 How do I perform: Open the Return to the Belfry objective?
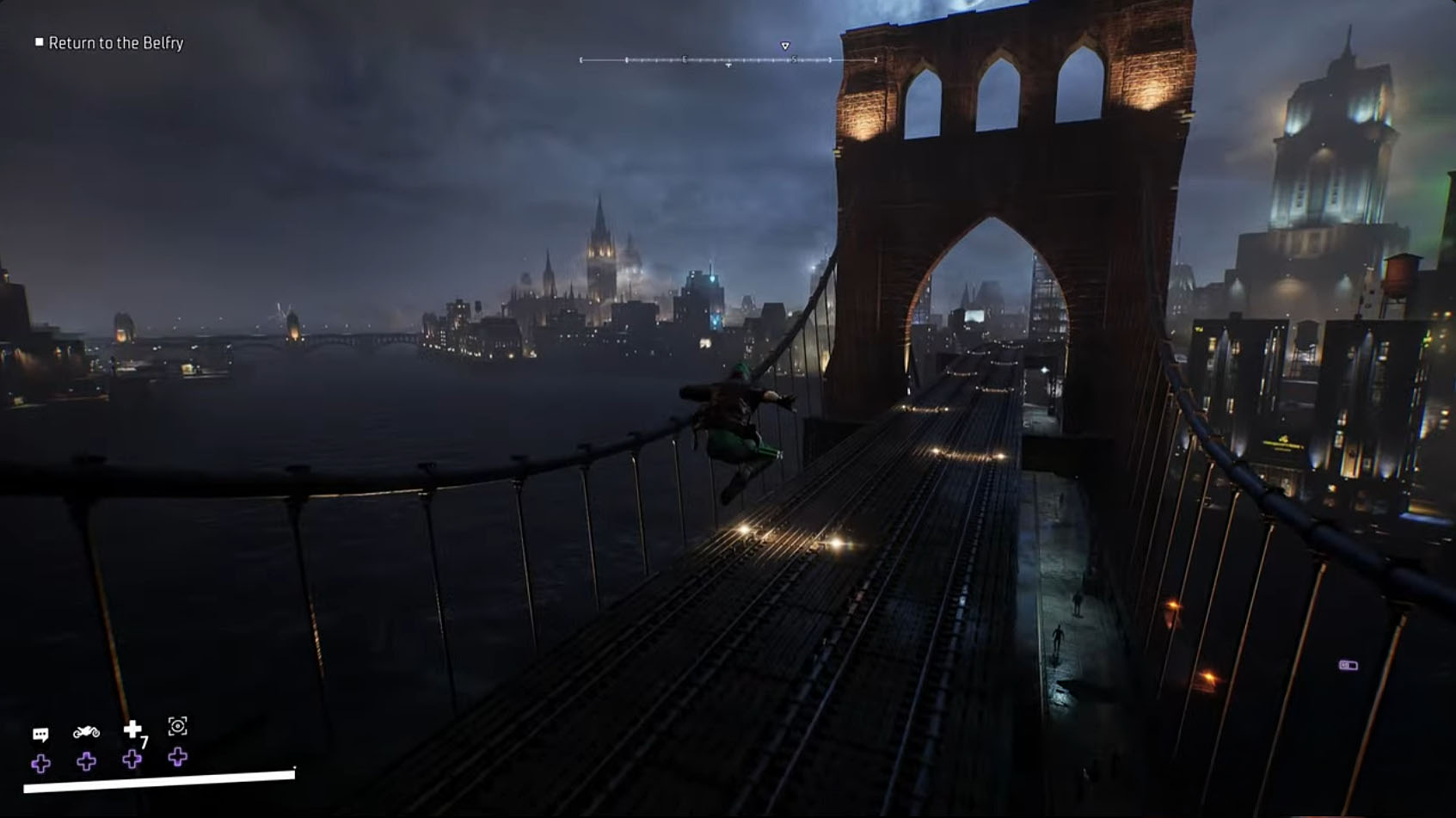[x=118, y=41]
